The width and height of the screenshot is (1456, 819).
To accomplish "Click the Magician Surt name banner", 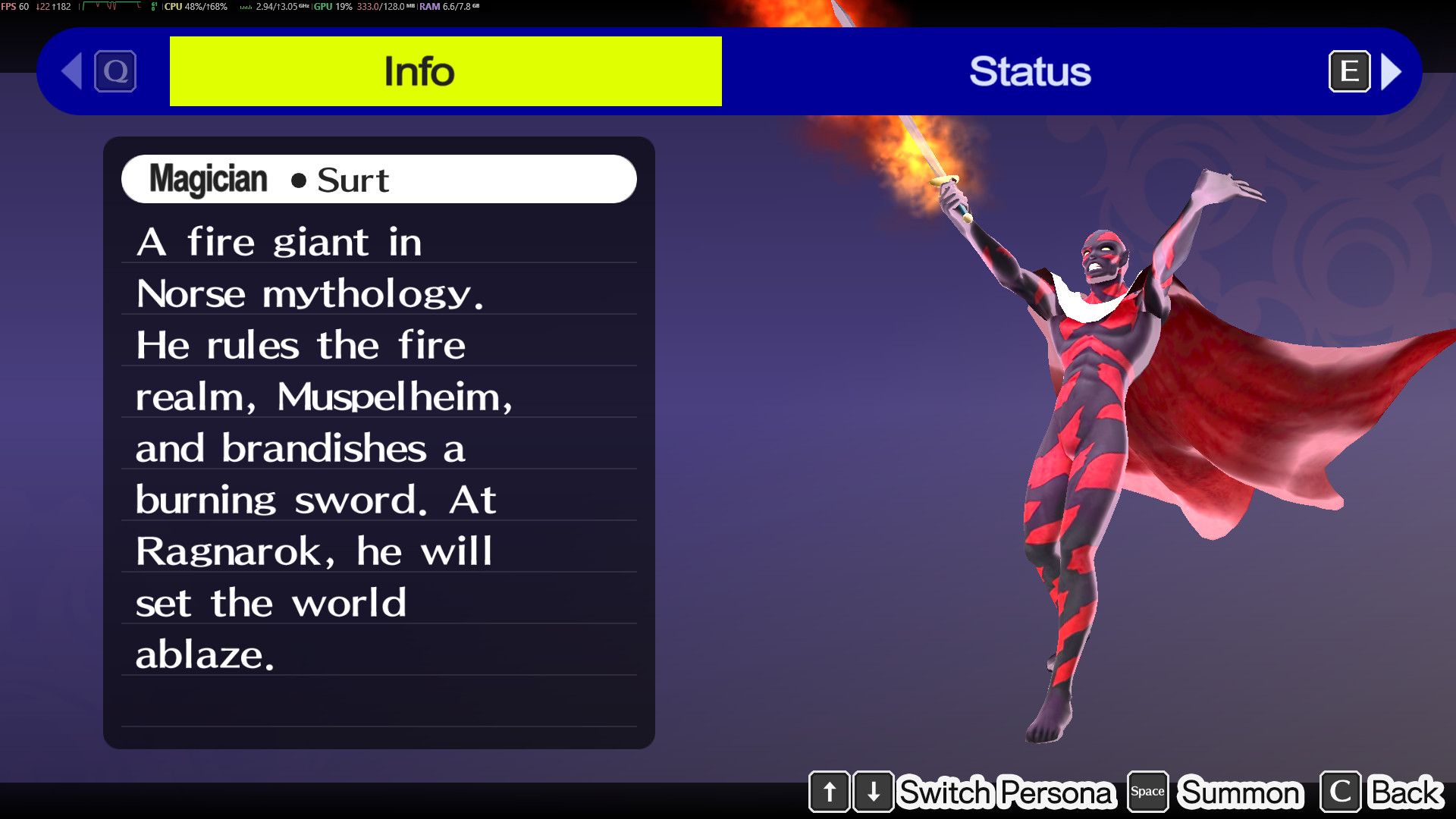I will click(378, 179).
